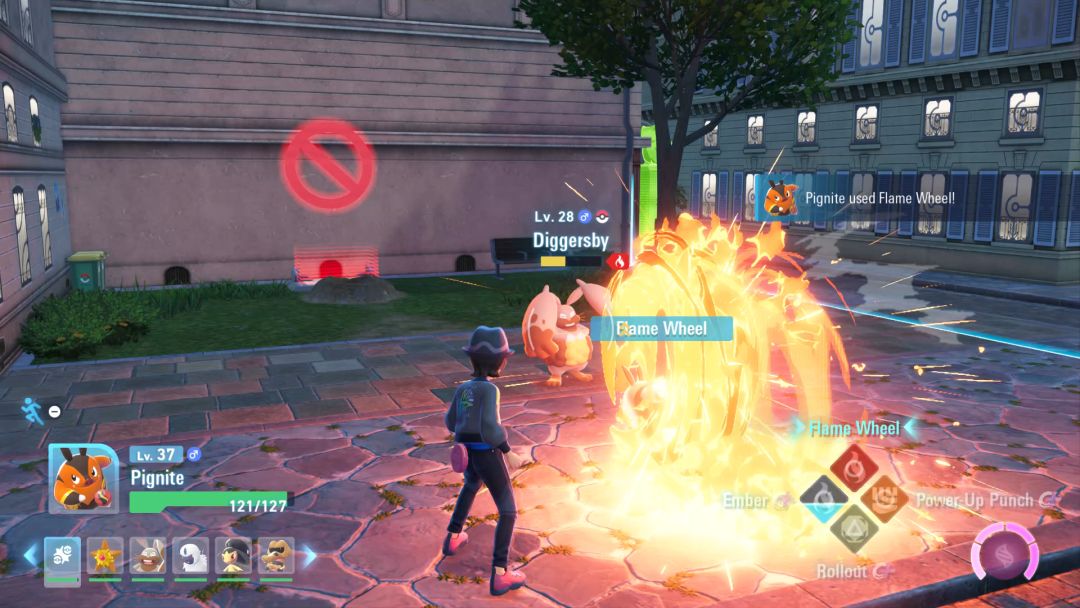Switch to Staryu in the party
The height and width of the screenshot is (608, 1080).
[104, 556]
